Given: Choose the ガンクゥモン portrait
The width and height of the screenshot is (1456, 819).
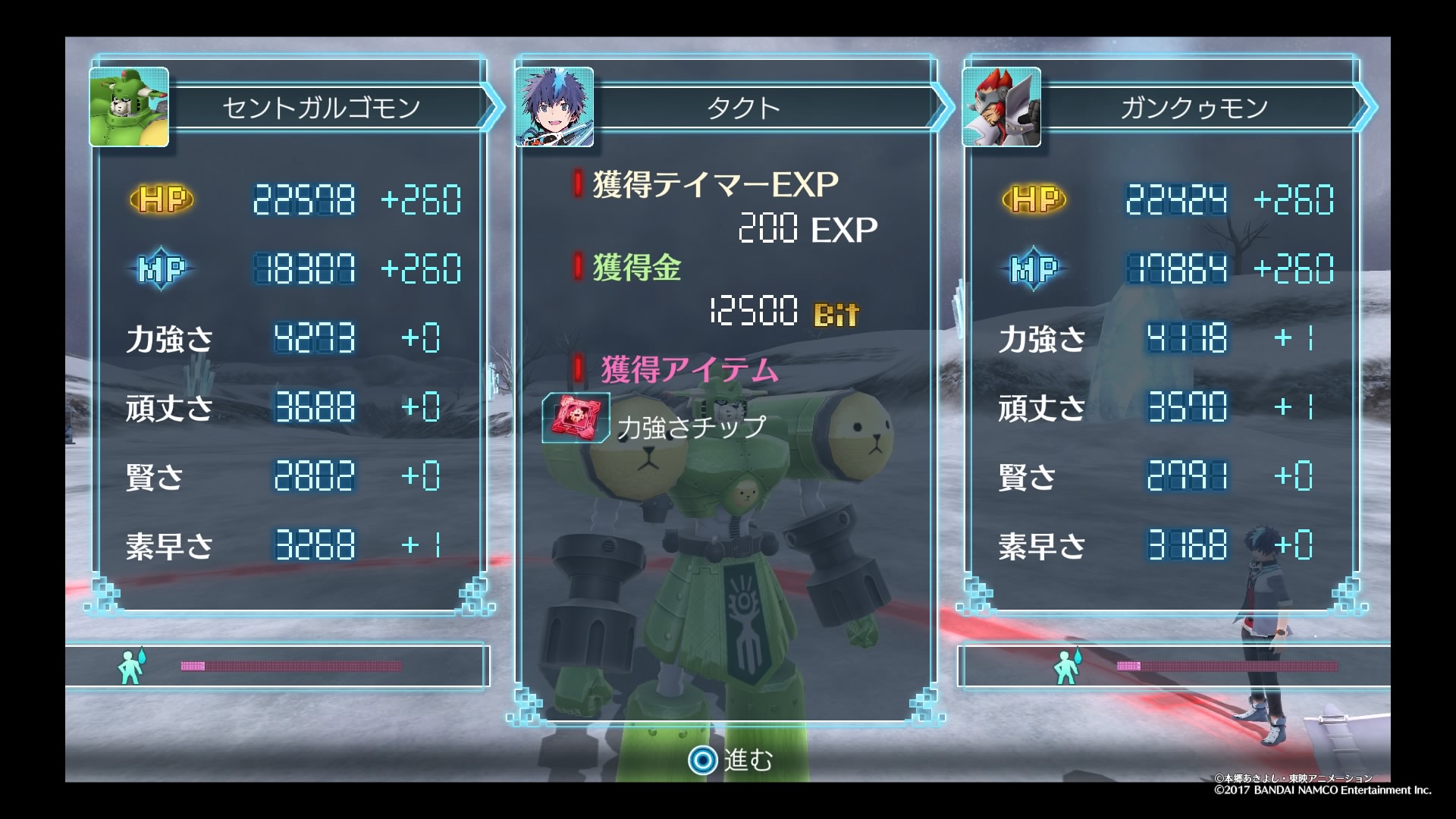Looking at the screenshot, I should coord(1001,107).
